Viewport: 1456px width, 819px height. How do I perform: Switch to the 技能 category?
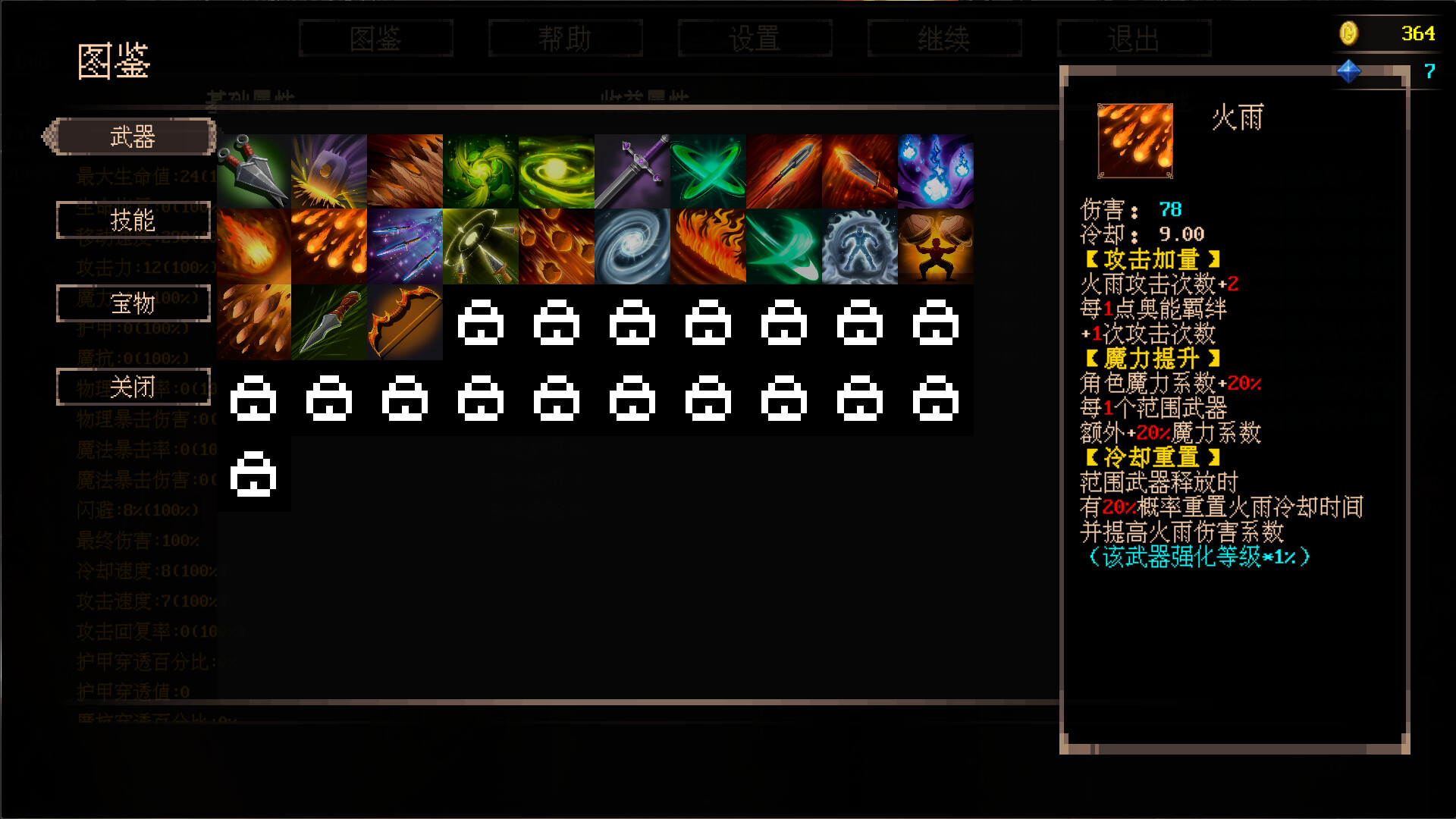click(133, 221)
